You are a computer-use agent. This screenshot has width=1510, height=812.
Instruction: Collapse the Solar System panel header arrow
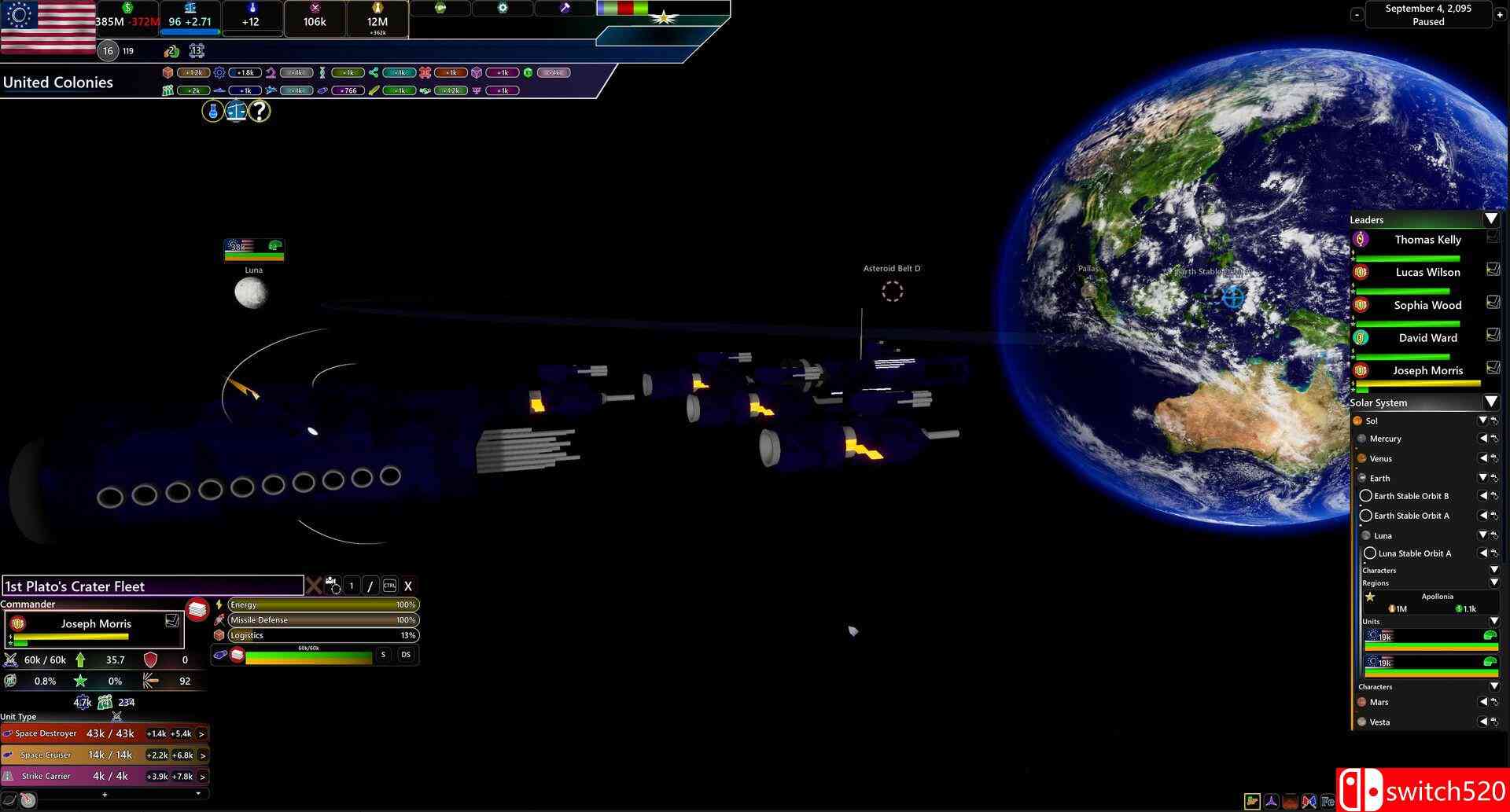tap(1492, 402)
